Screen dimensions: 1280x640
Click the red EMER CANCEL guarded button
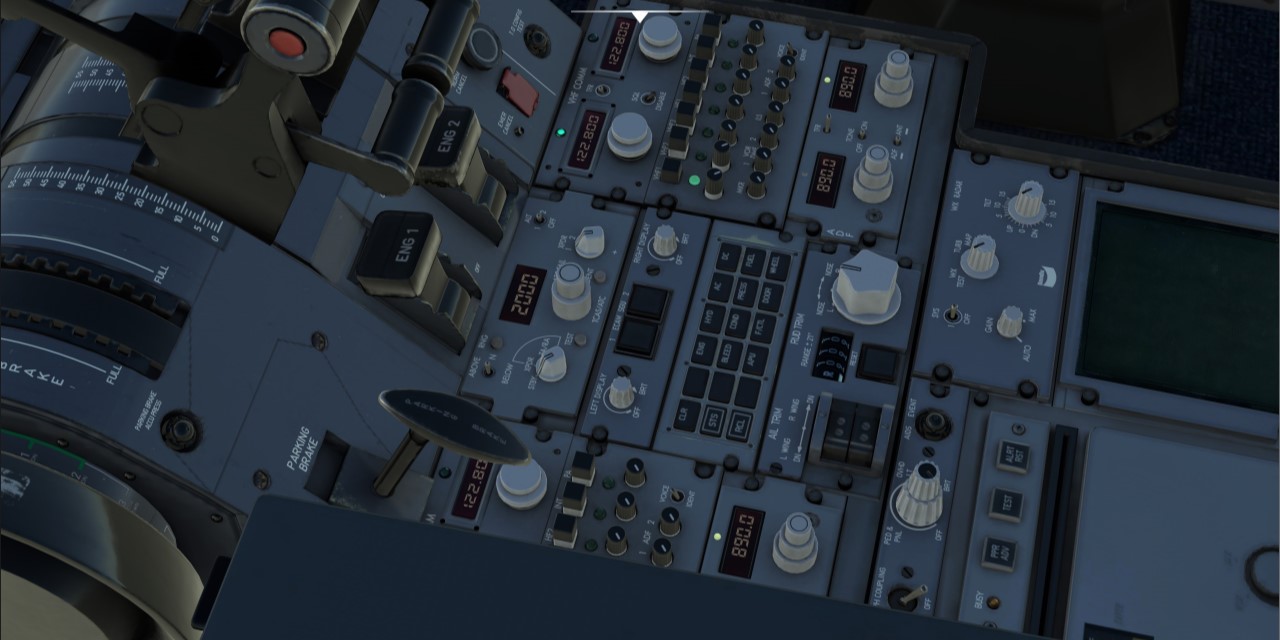518,90
